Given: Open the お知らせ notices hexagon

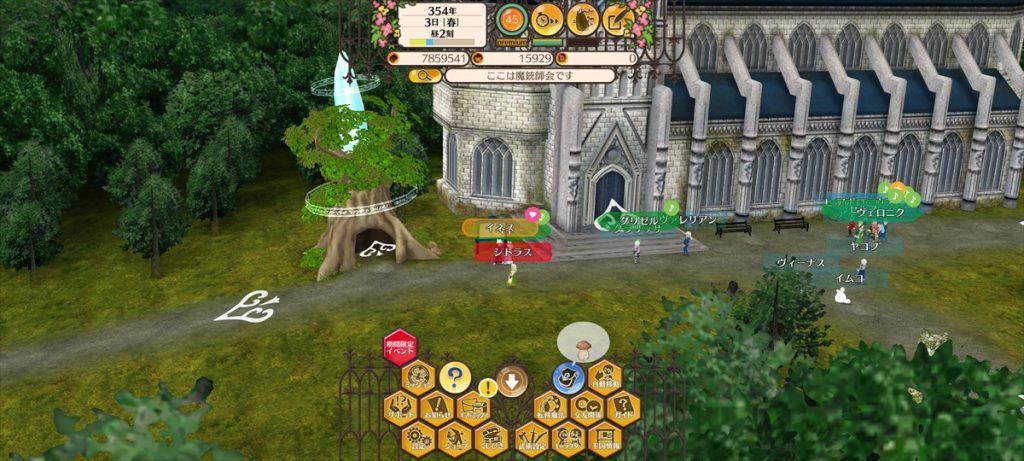Looking at the screenshot, I should (x=436, y=407).
